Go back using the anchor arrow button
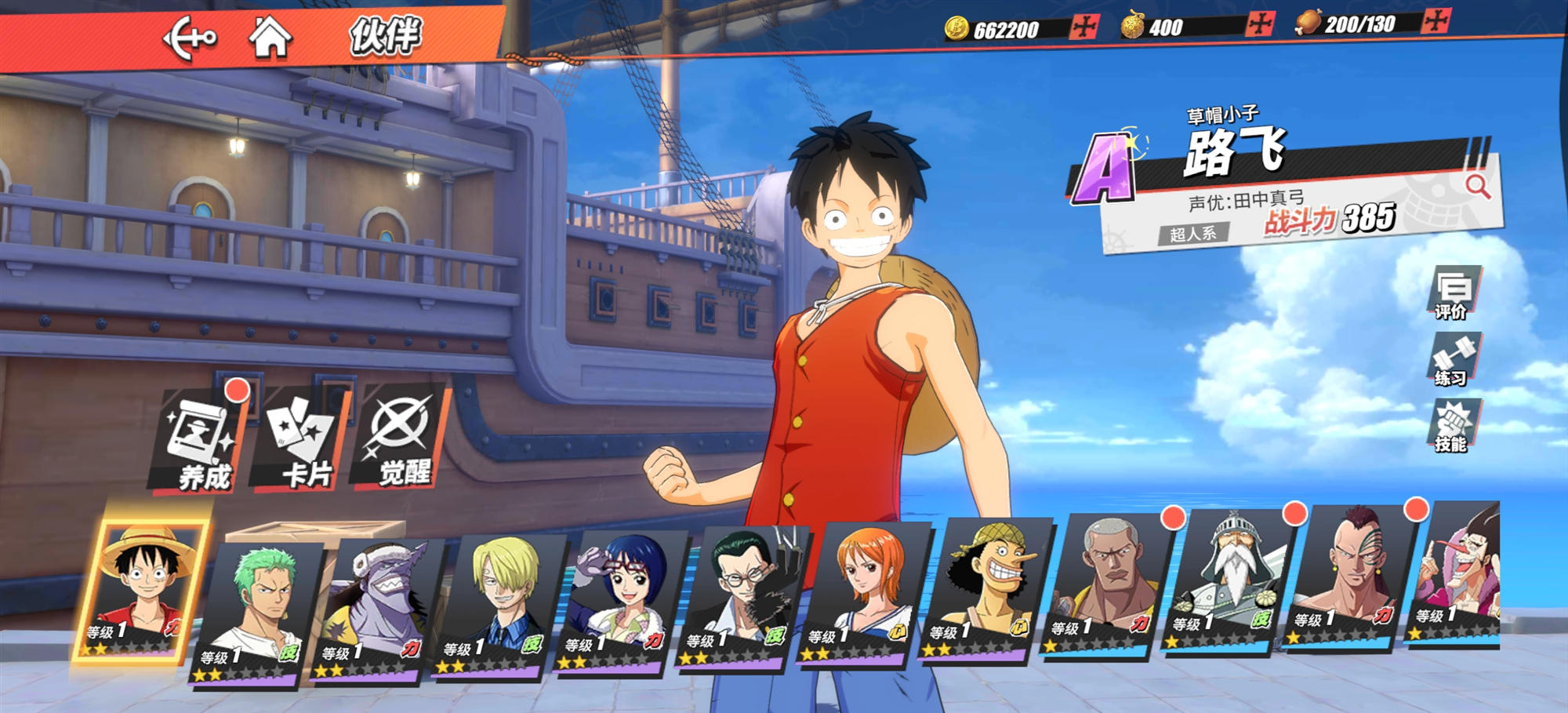The width and height of the screenshot is (1568, 713). [189, 38]
